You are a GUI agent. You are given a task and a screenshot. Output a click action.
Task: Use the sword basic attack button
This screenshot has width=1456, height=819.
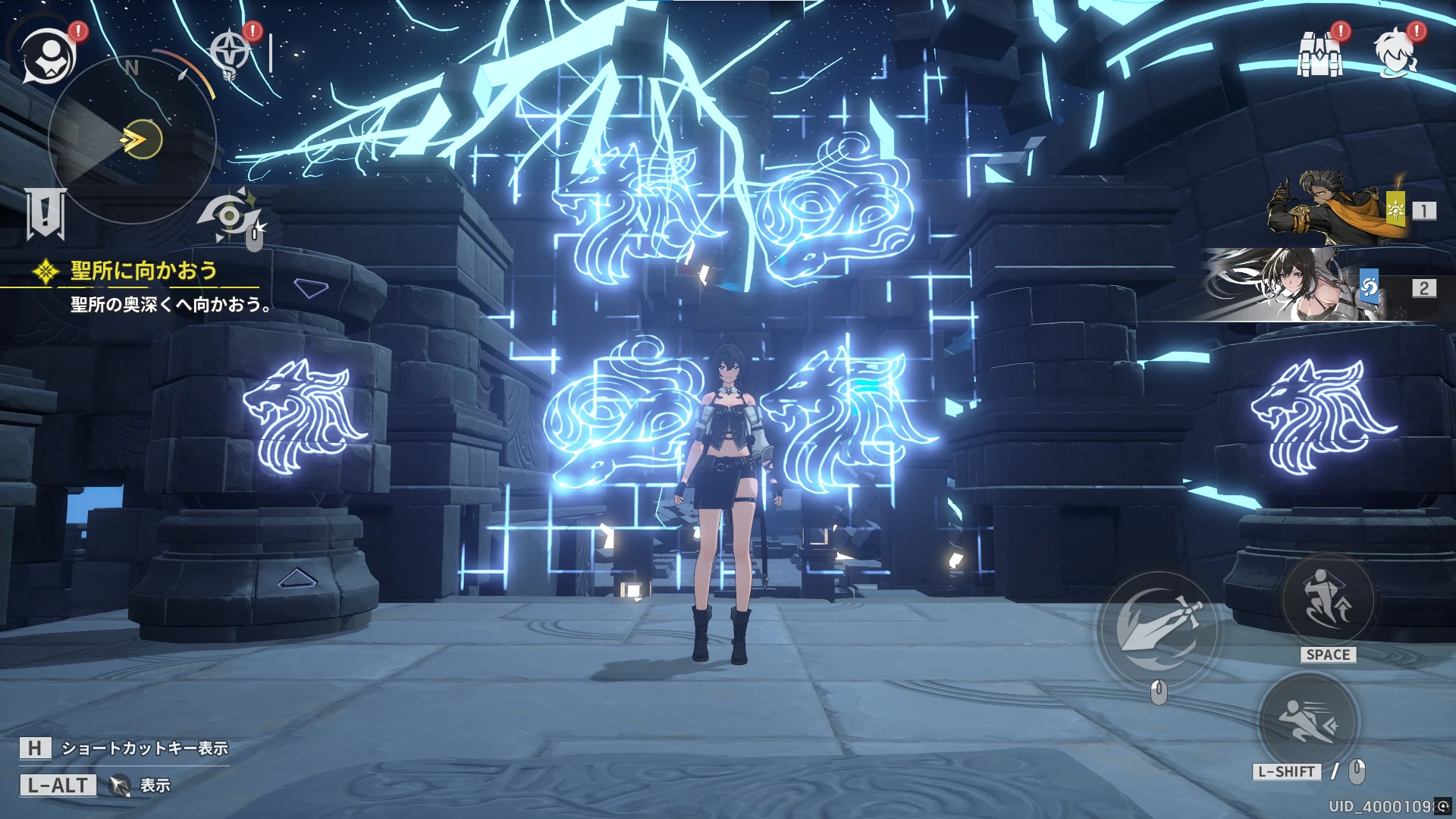pos(1157,628)
